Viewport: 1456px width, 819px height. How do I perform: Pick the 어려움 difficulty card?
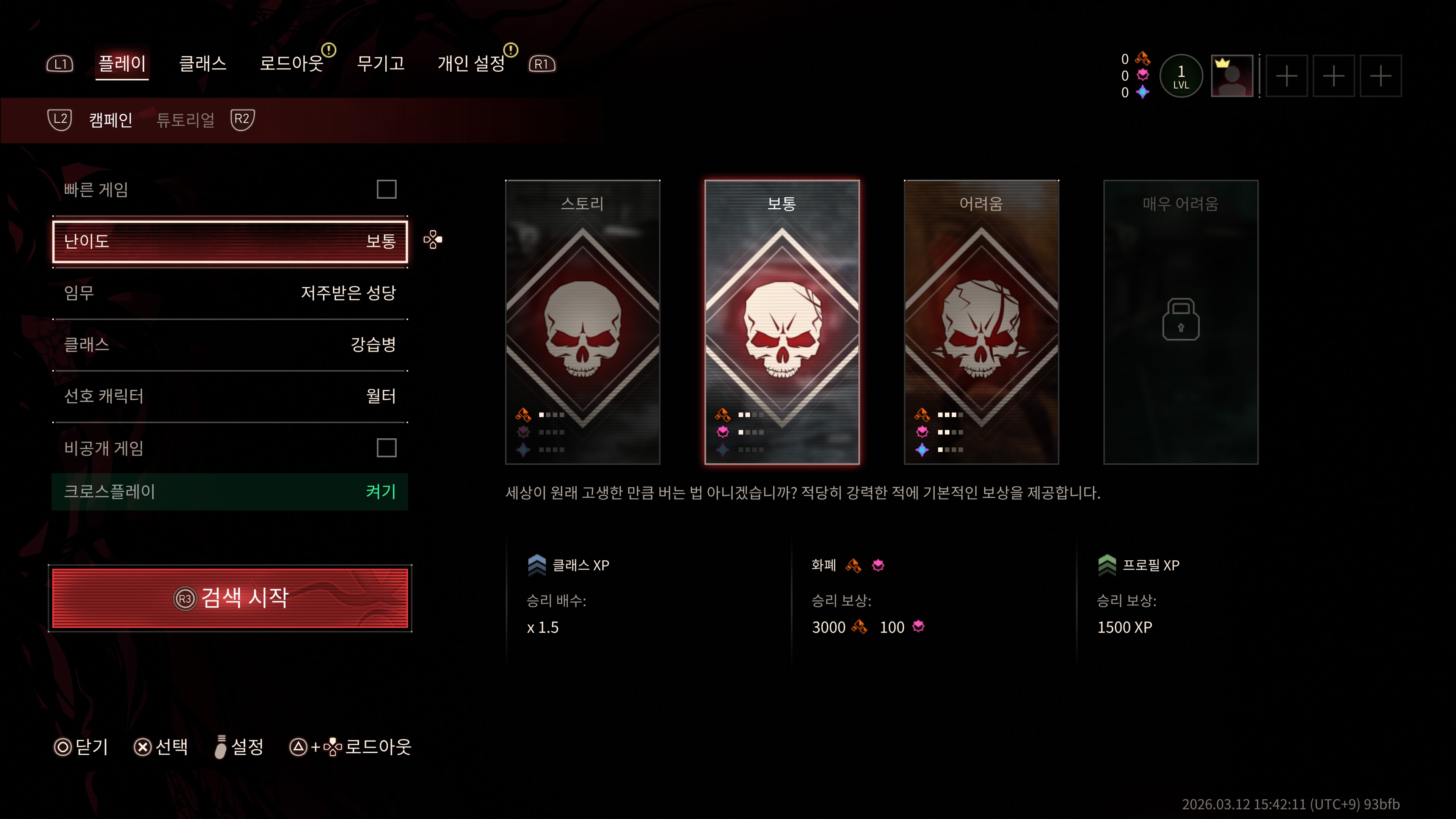pyautogui.click(x=981, y=322)
